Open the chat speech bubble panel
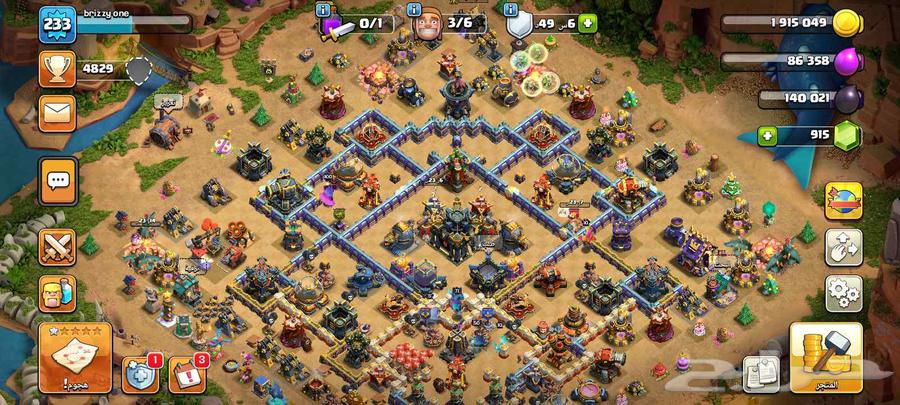 coord(58,181)
